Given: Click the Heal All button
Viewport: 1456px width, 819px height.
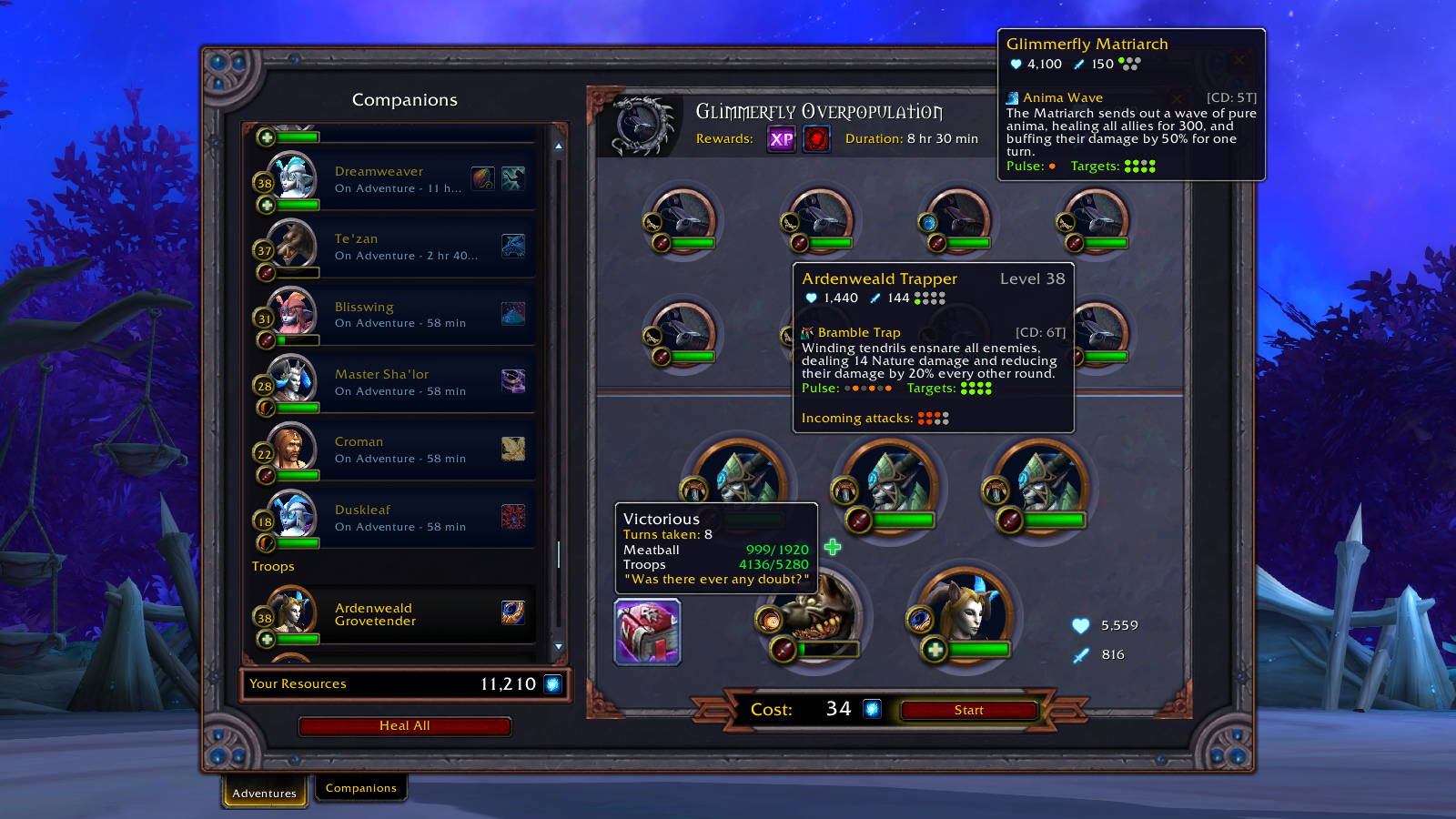Looking at the screenshot, I should pos(404,725).
